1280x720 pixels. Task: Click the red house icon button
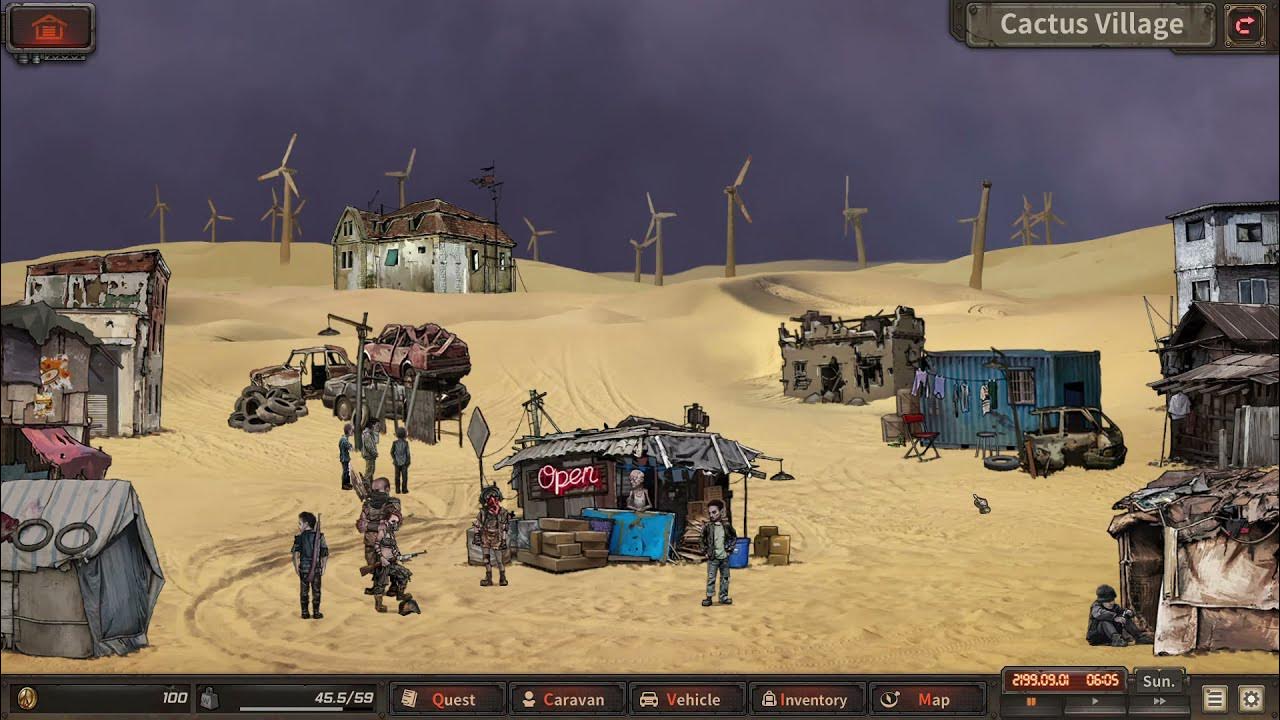coord(49,28)
